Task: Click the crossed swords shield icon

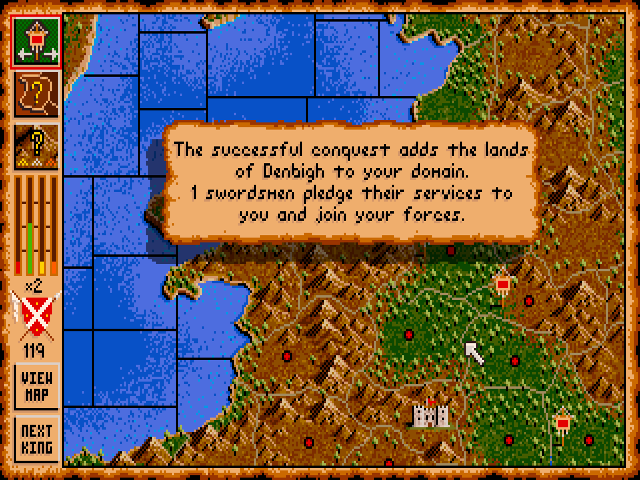Action: [36, 314]
